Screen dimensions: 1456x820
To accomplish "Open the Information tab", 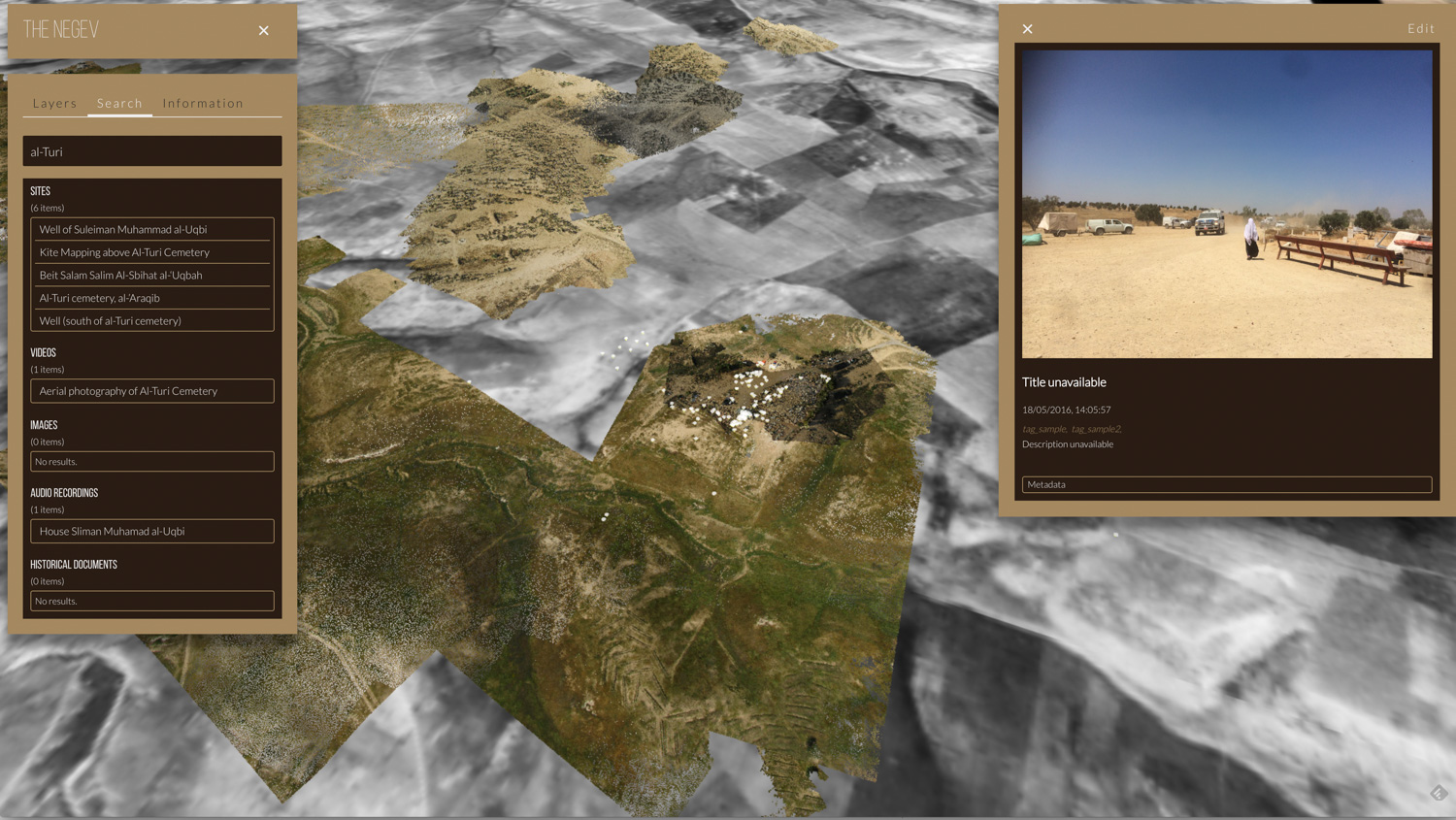I will coord(203,103).
